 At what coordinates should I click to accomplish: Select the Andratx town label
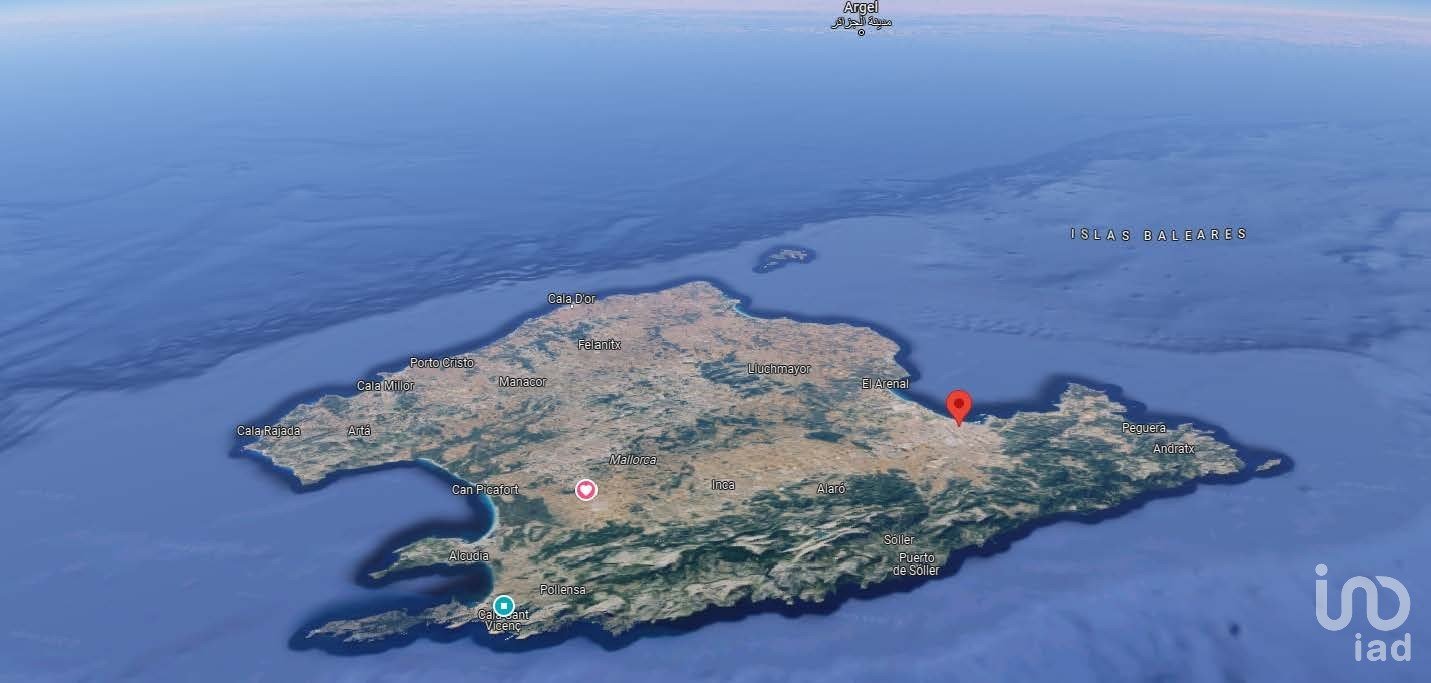coord(1173,449)
